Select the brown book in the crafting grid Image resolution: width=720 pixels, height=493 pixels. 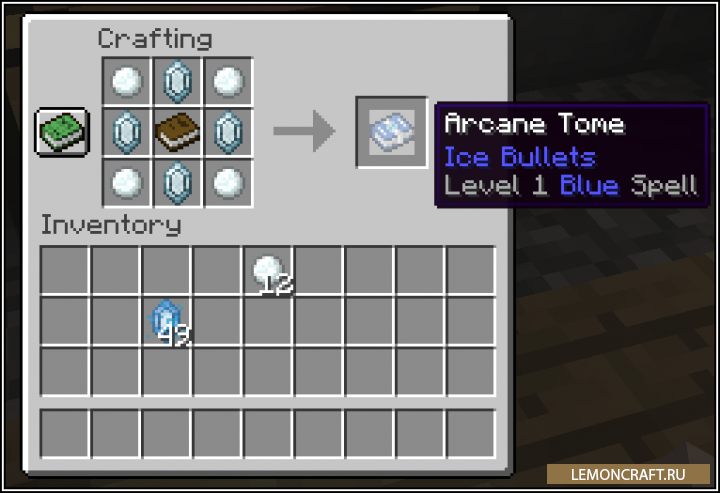[177, 131]
